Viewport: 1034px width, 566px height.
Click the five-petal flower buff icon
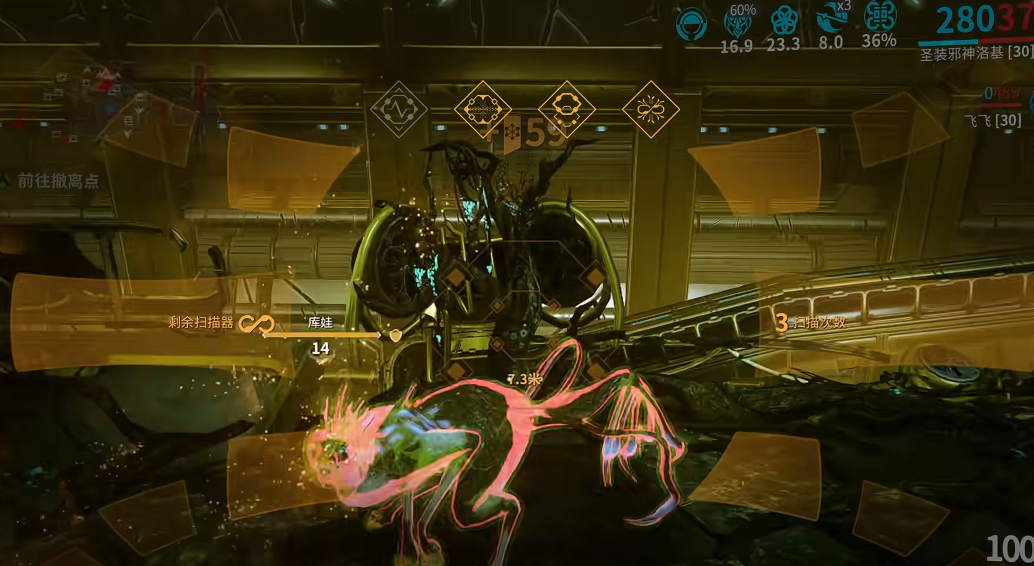(783, 20)
